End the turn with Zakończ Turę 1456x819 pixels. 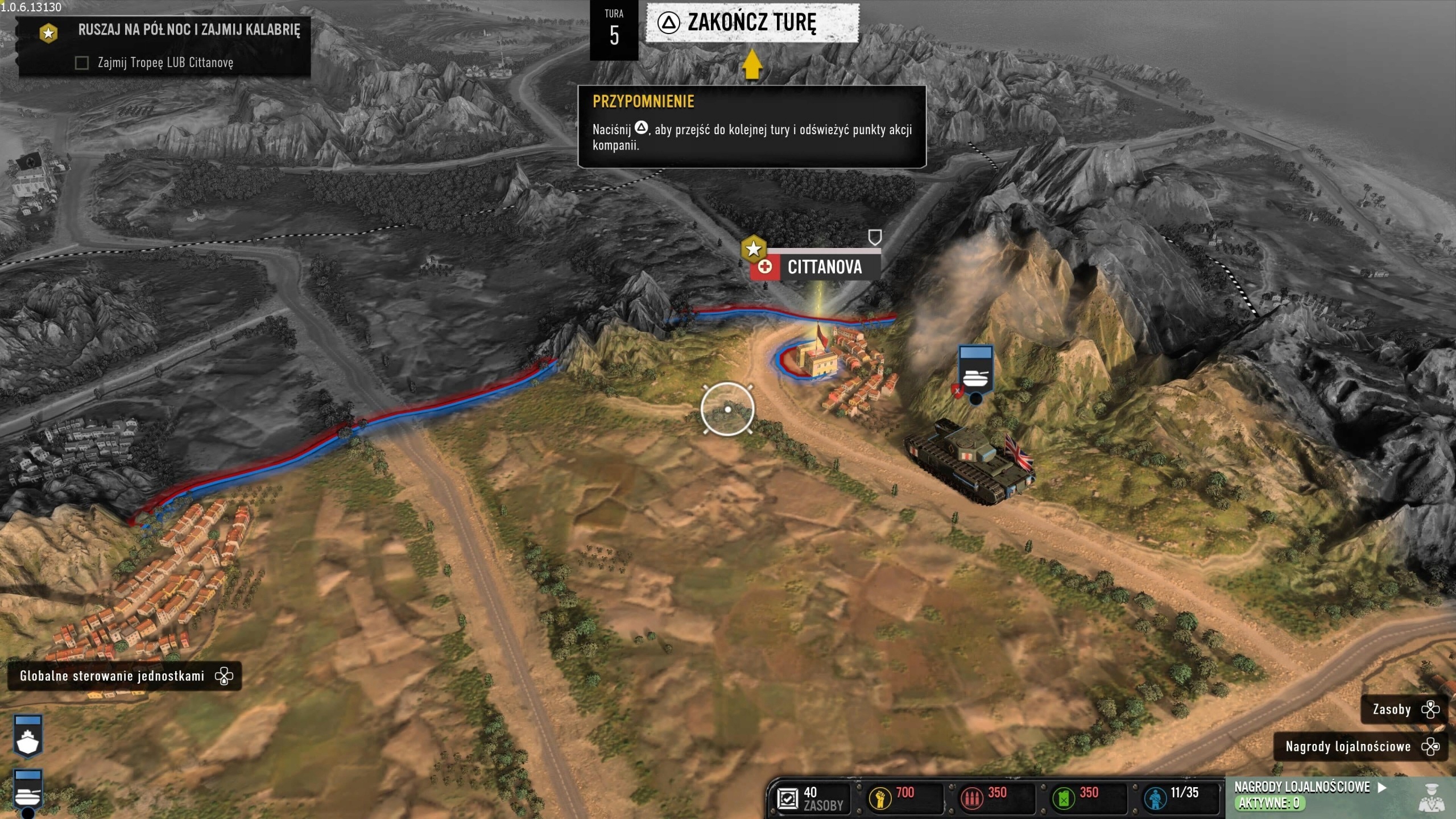coord(751,23)
